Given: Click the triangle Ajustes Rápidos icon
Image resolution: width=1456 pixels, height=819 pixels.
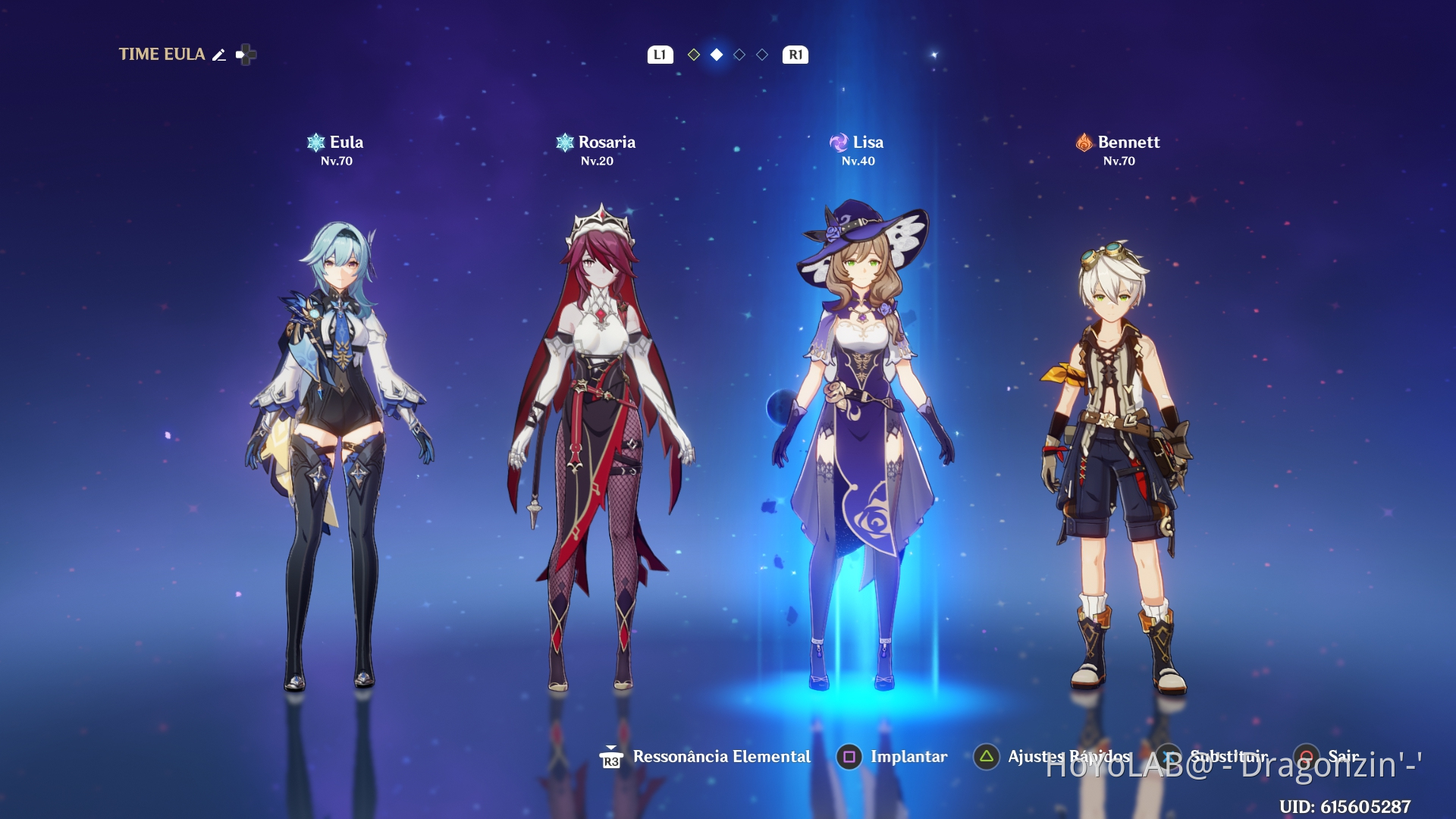Looking at the screenshot, I should coord(987,756).
